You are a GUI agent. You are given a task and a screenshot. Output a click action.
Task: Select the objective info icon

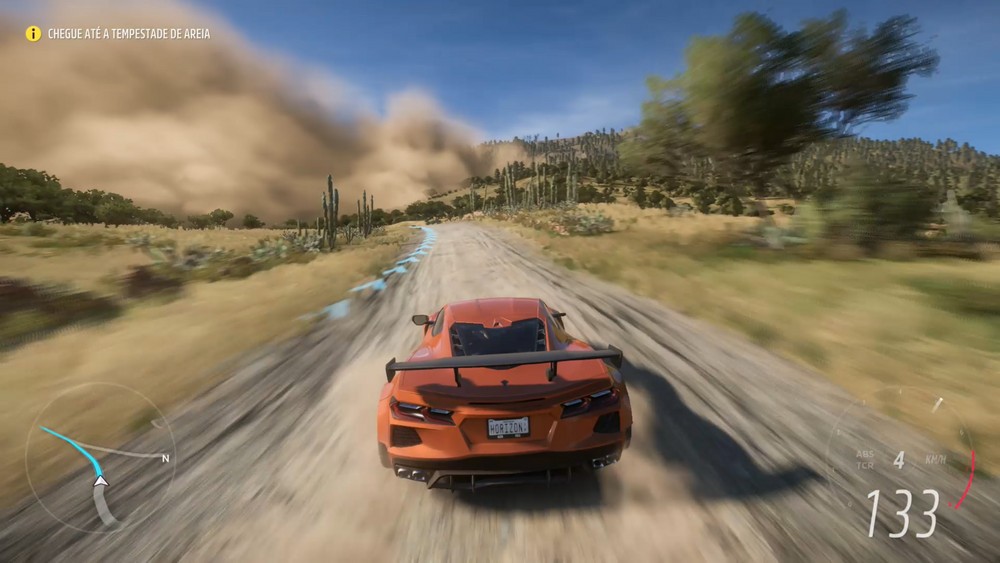pyautogui.click(x=33, y=33)
